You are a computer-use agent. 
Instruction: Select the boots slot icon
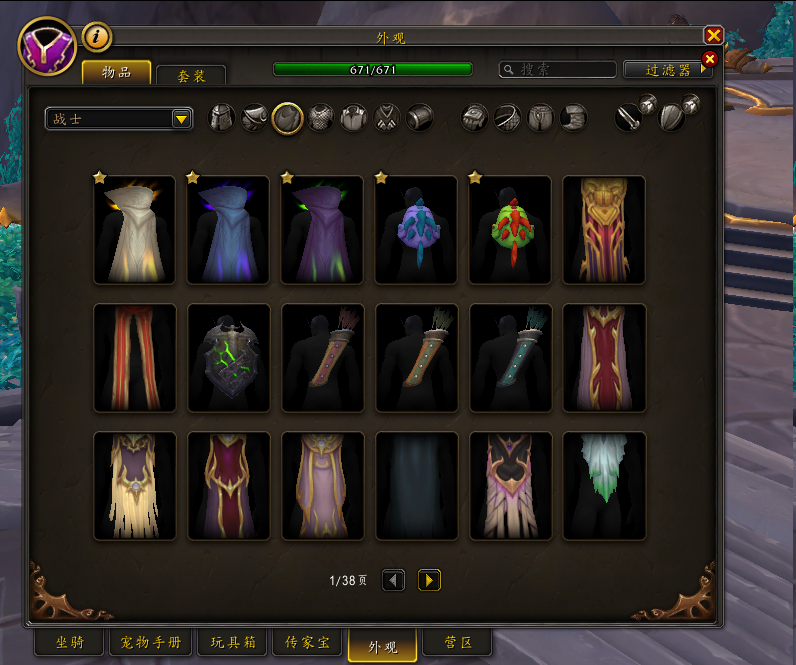pos(573,118)
